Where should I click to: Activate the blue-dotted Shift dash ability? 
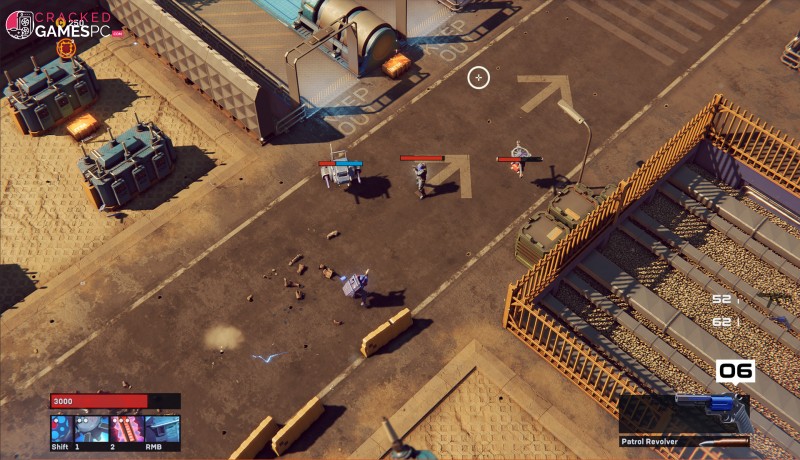pyautogui.click(x=62, y=428)
